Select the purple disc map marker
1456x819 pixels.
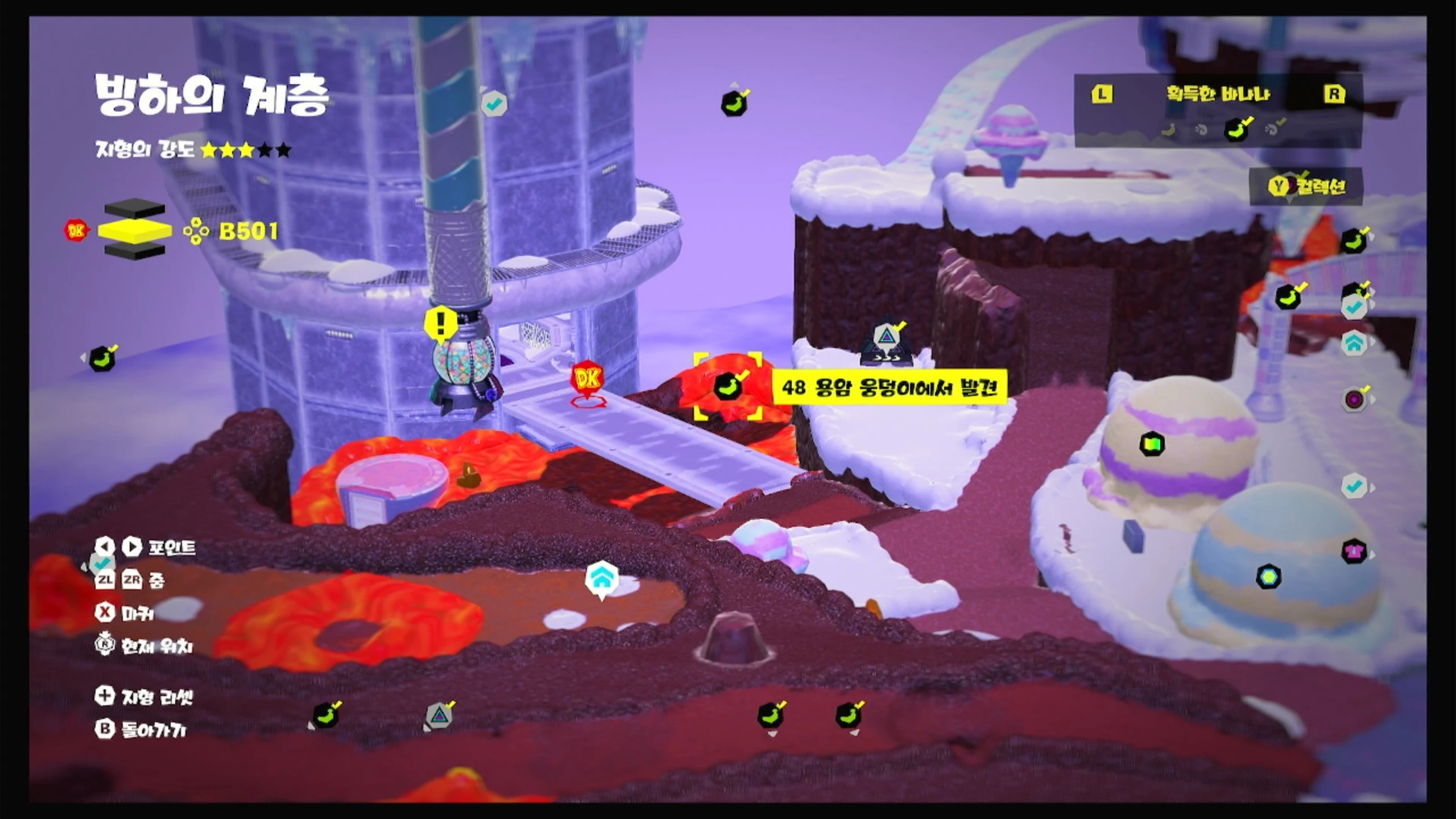pyautogui.click(x=1354, y=399)
